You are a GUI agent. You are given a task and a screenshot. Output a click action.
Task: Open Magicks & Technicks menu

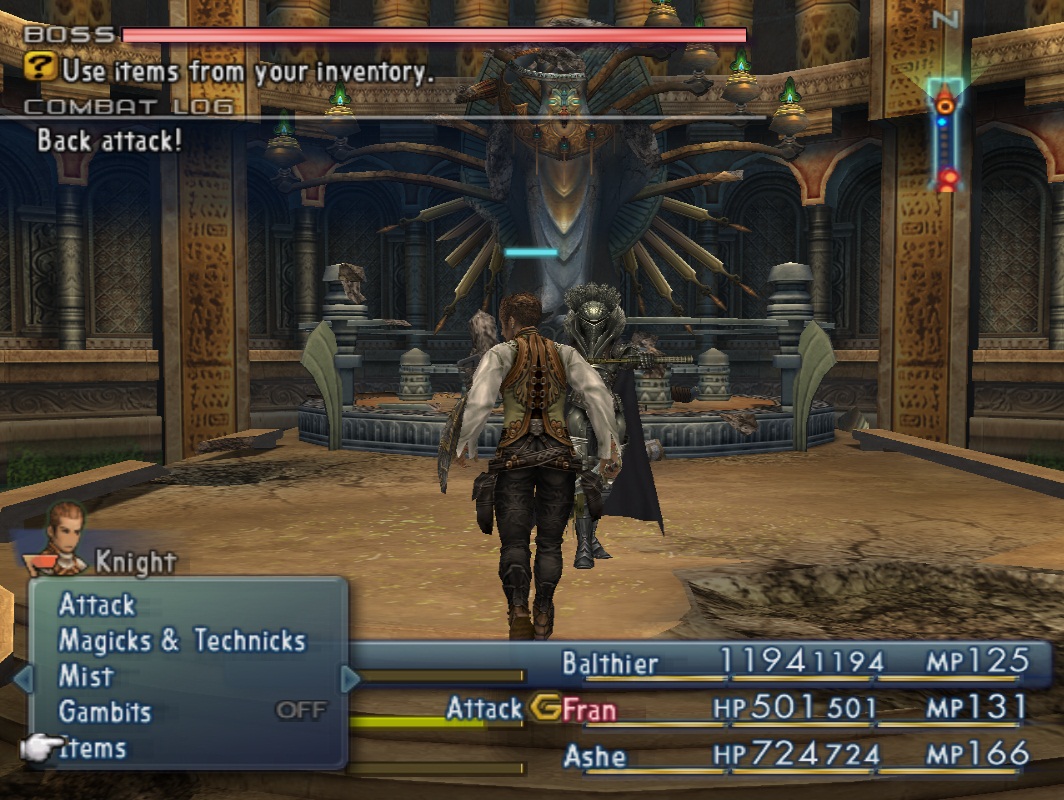(181, 641)
